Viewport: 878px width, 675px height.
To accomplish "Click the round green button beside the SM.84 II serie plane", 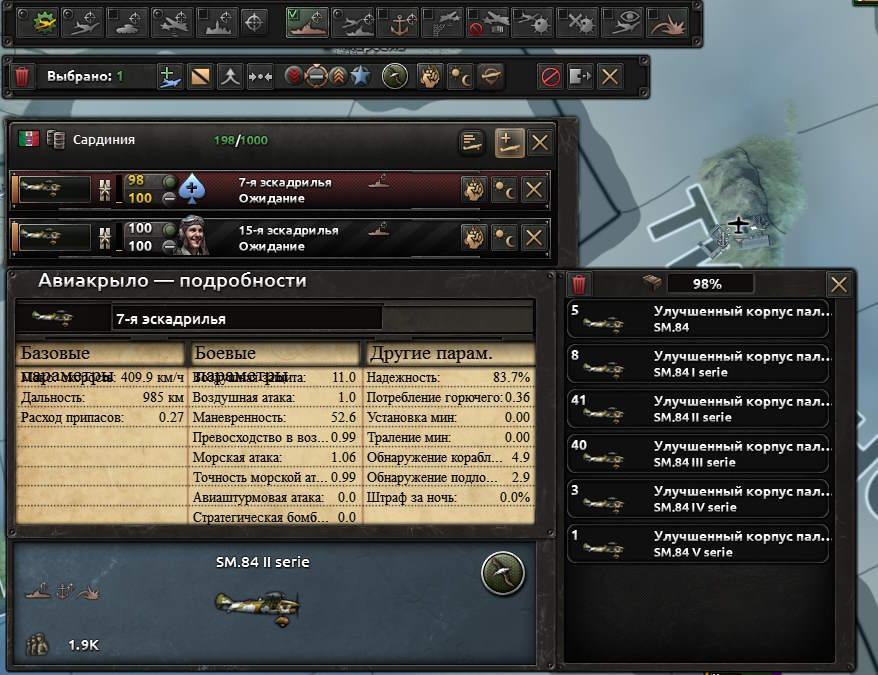I will pos(503,571).
